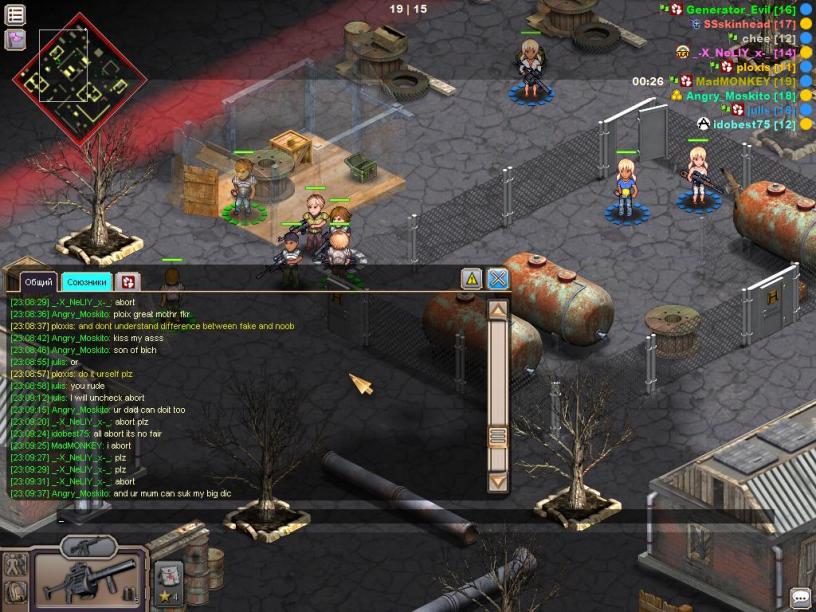Select Angry_Moskito in the player list
Screen dimensions: 816x612
[734, 96]
